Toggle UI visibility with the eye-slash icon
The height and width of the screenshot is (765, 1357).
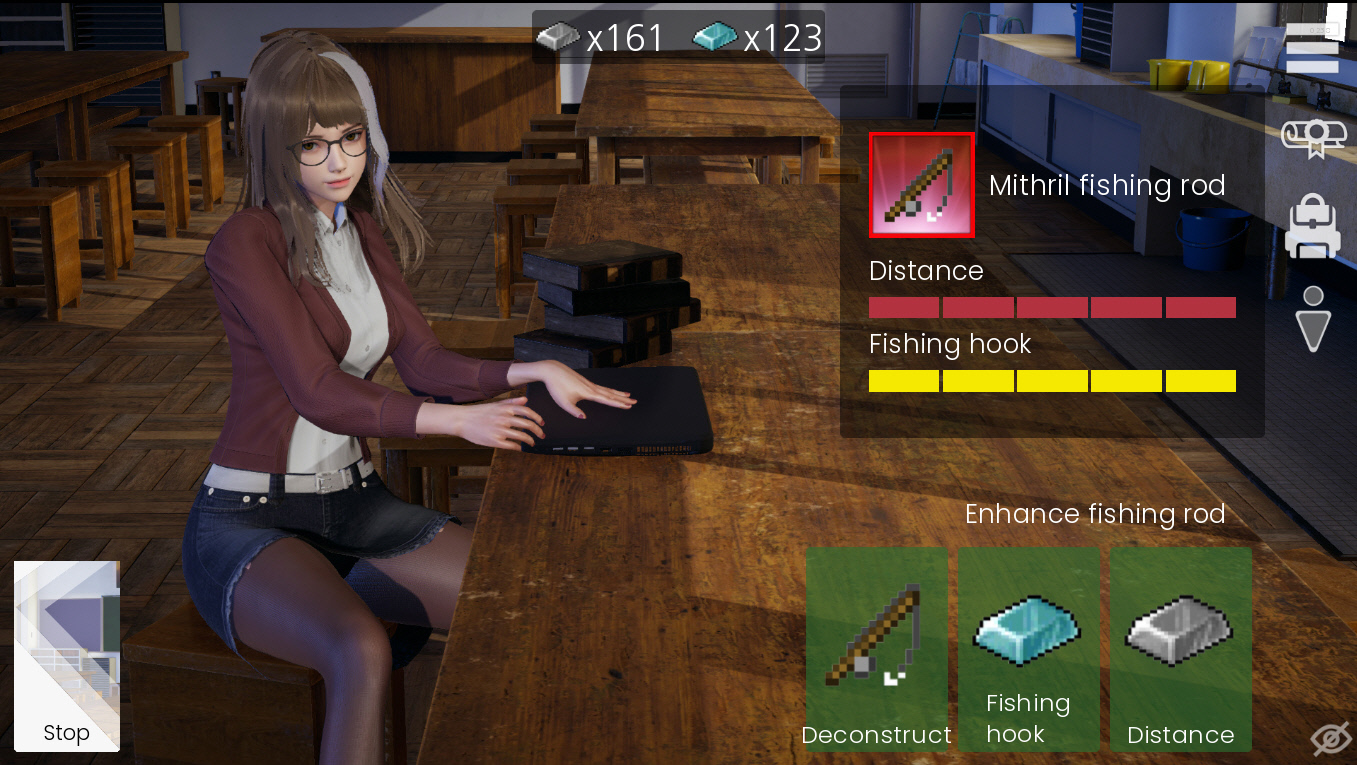pyautogui.click(x=1330, y=736)
